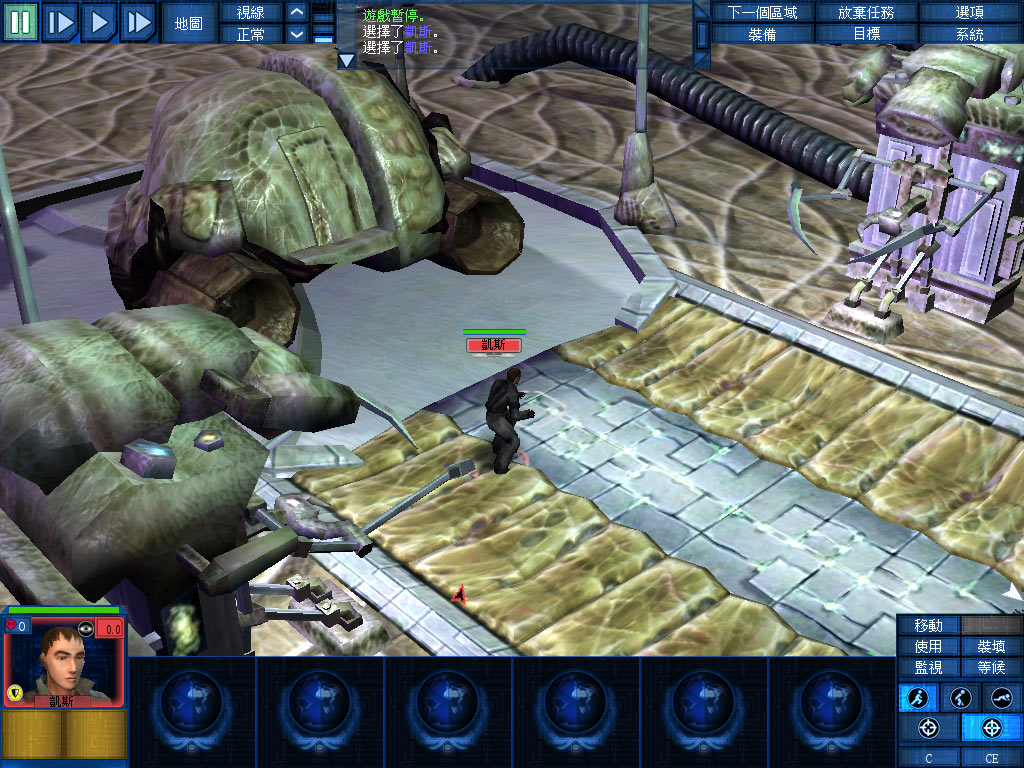1024x768 pixels.
Task: Open the 裝備 equipment screen
Action: click(762, 34)
